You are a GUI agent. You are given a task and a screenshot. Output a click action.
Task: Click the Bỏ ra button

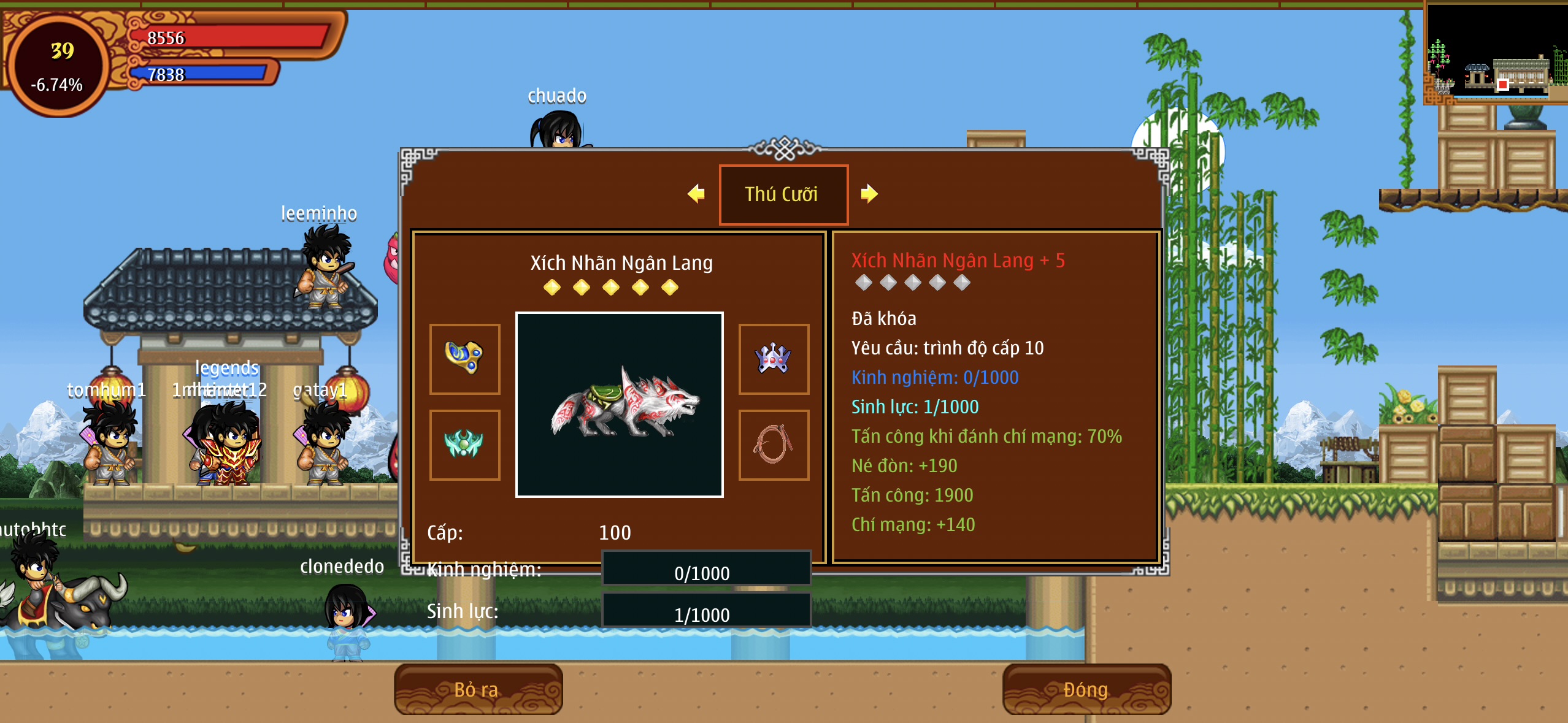478,689
